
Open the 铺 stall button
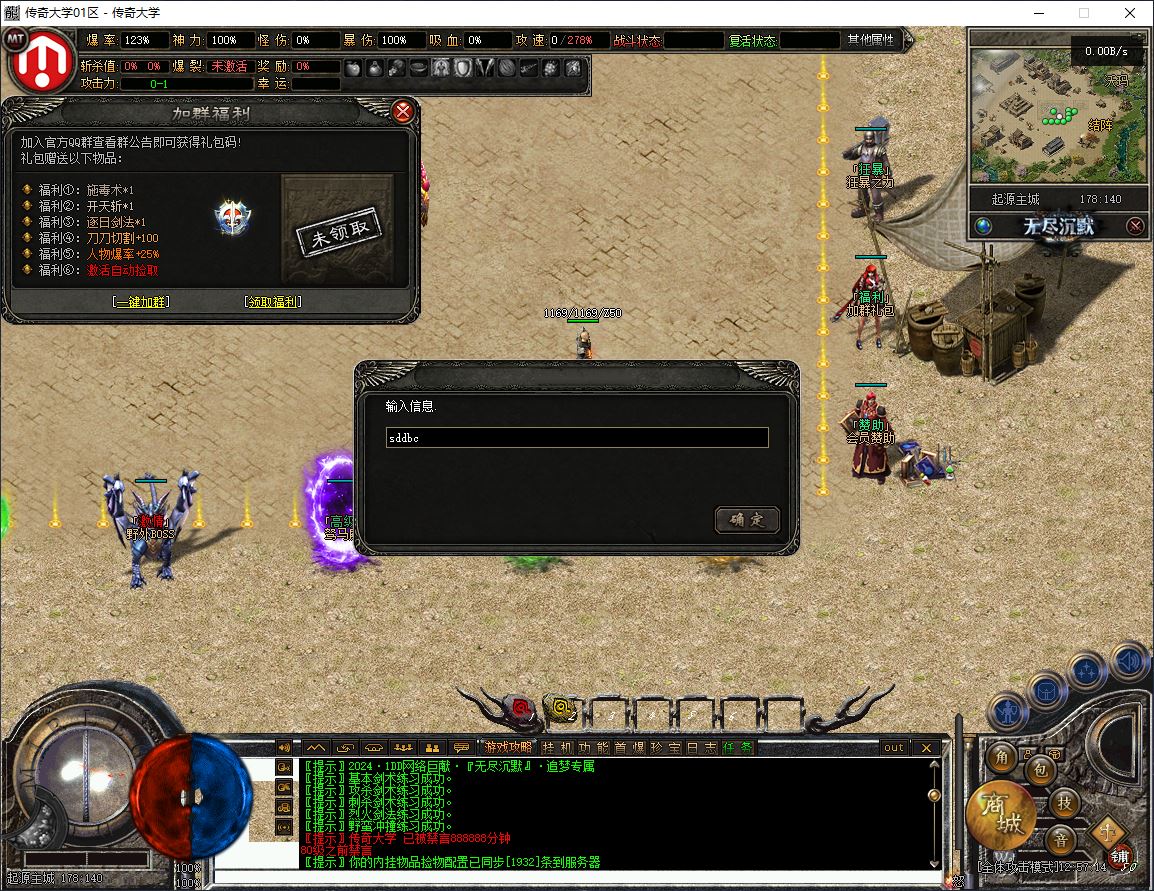1120,857
